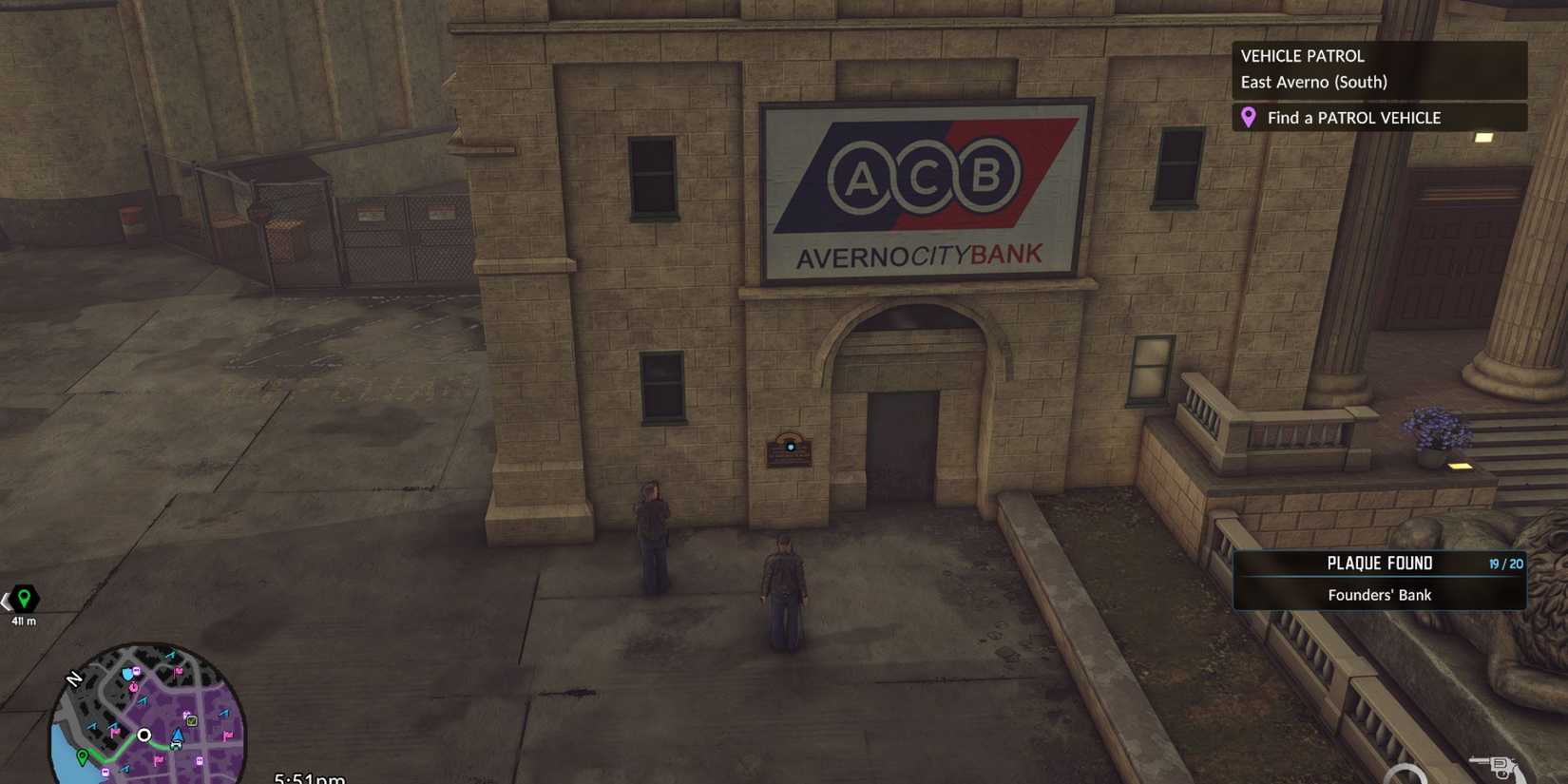Select the blue player arrow on the minimap
Screen dimensions: 1568x784
coord(178,735)
